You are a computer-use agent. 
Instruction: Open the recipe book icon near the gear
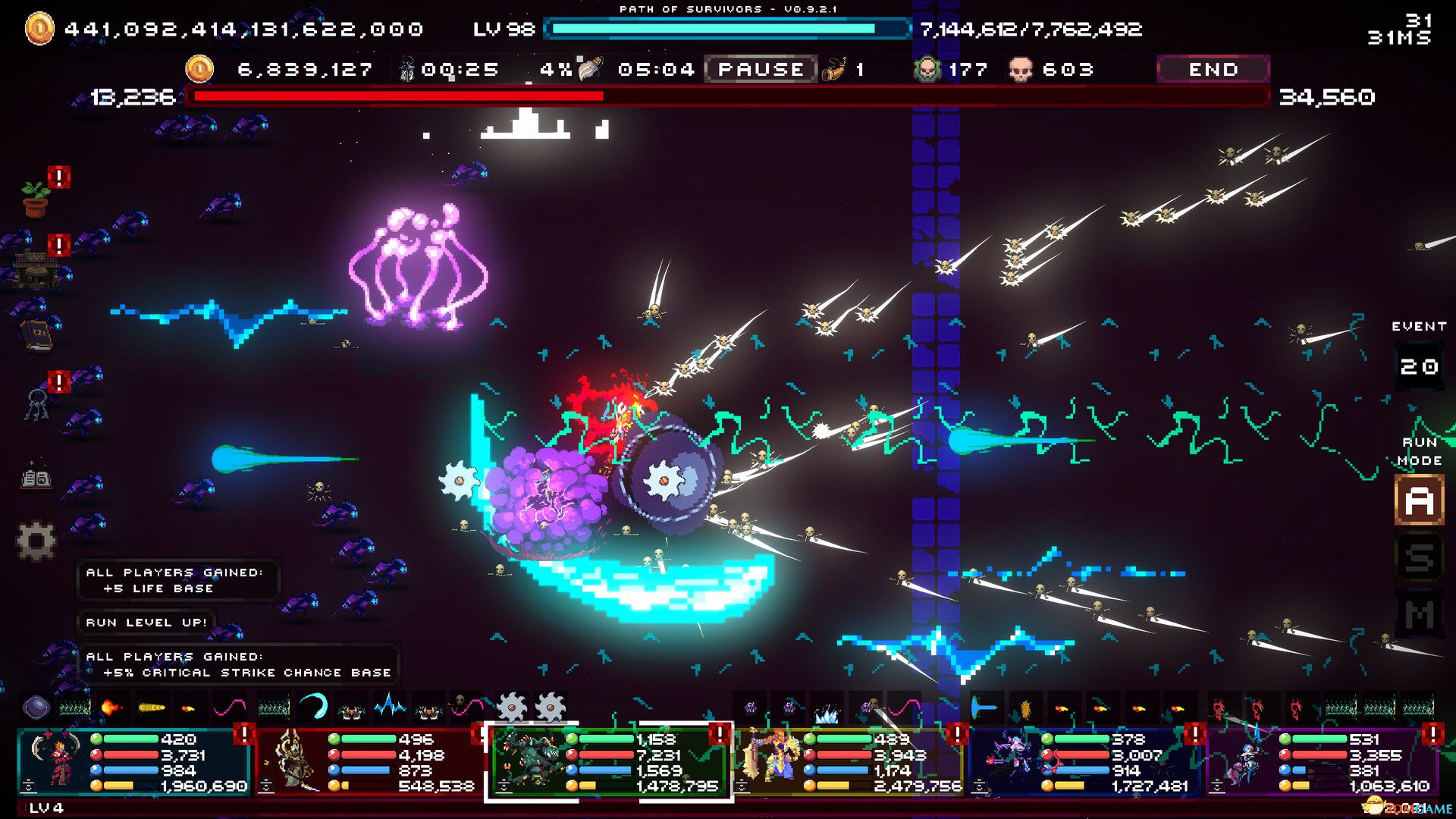click(x=35, y=479)
